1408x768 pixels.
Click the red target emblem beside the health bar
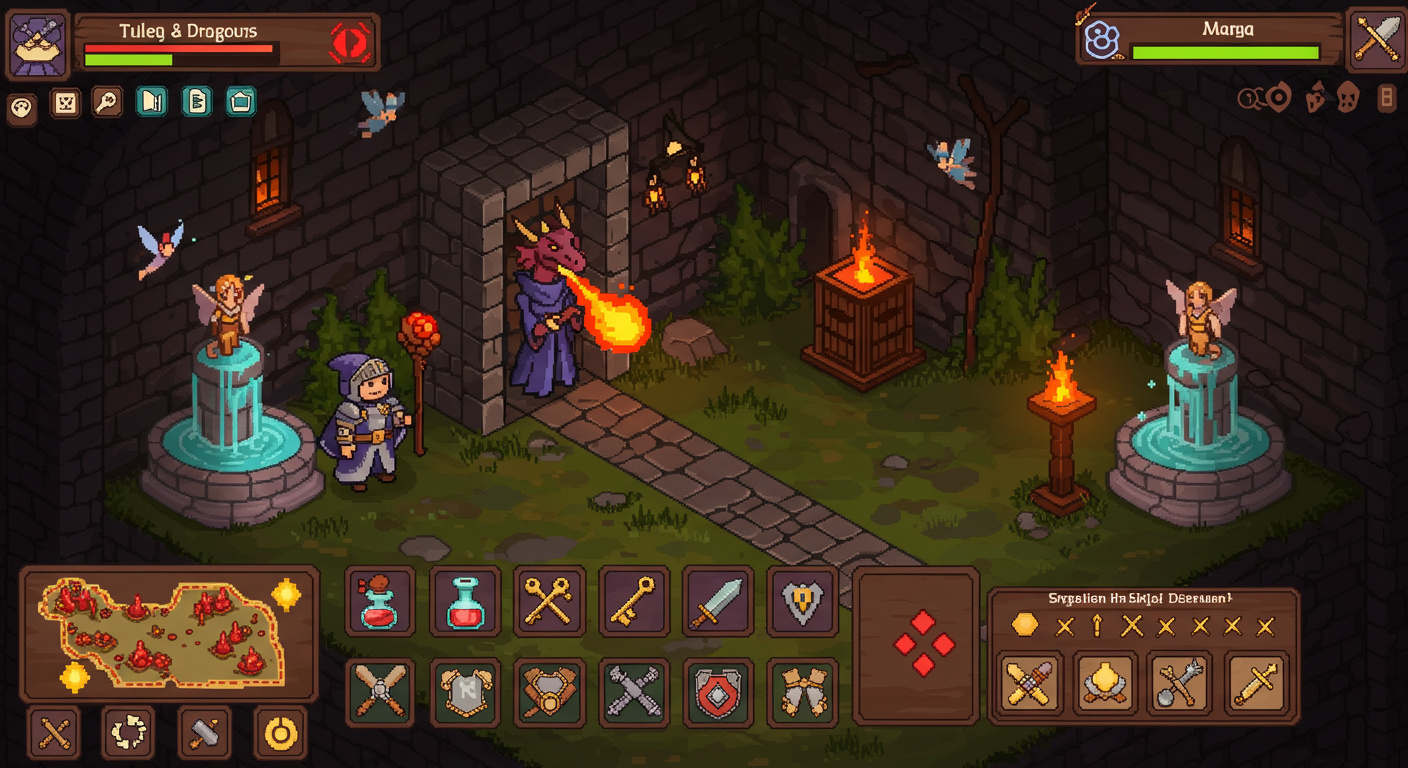pos(349,43)
